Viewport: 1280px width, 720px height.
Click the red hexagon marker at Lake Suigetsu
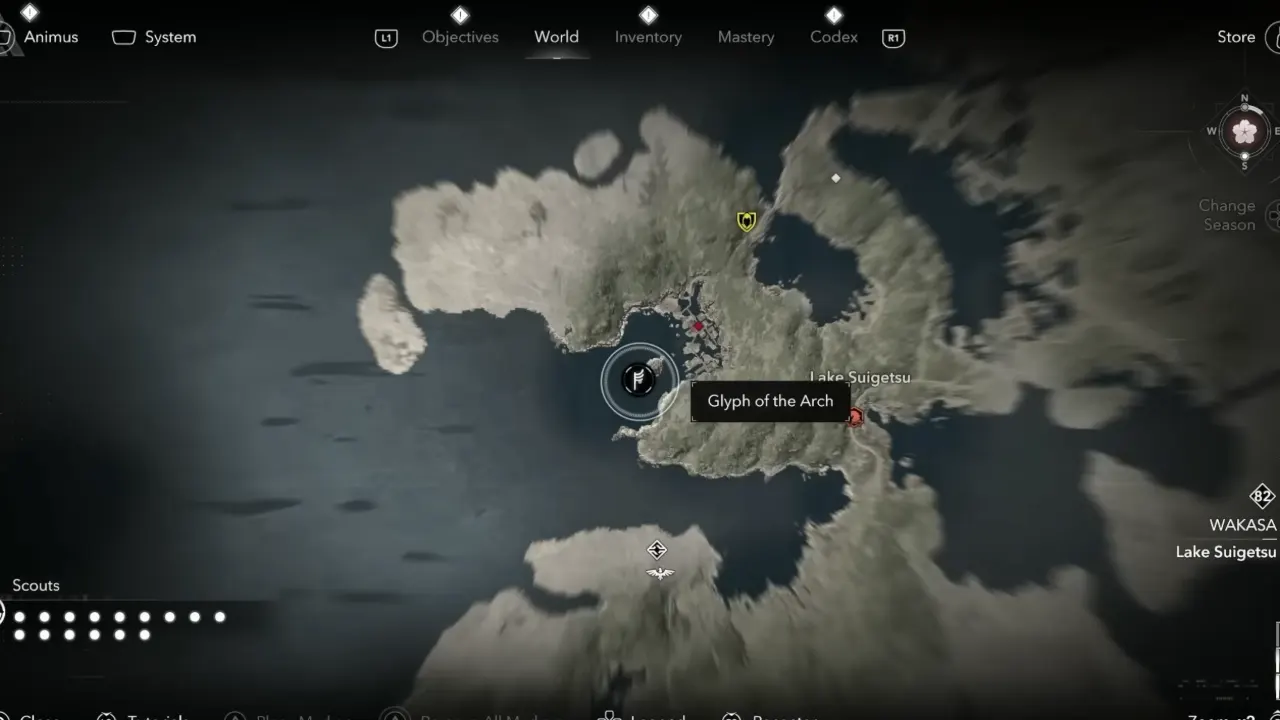854,416
